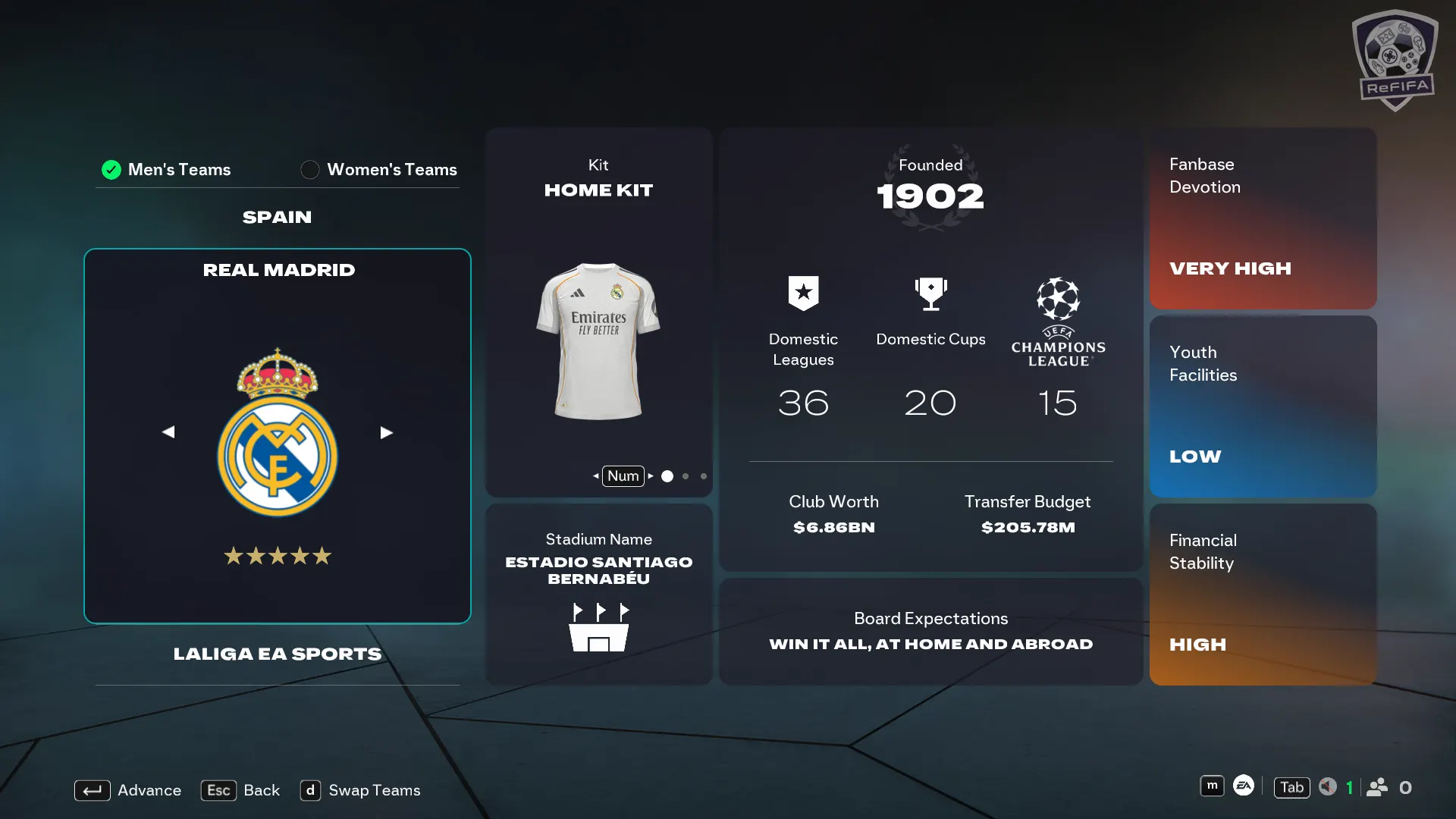
Task: Show the previous kit with small left arrow
Action: (x=595, y=476)
